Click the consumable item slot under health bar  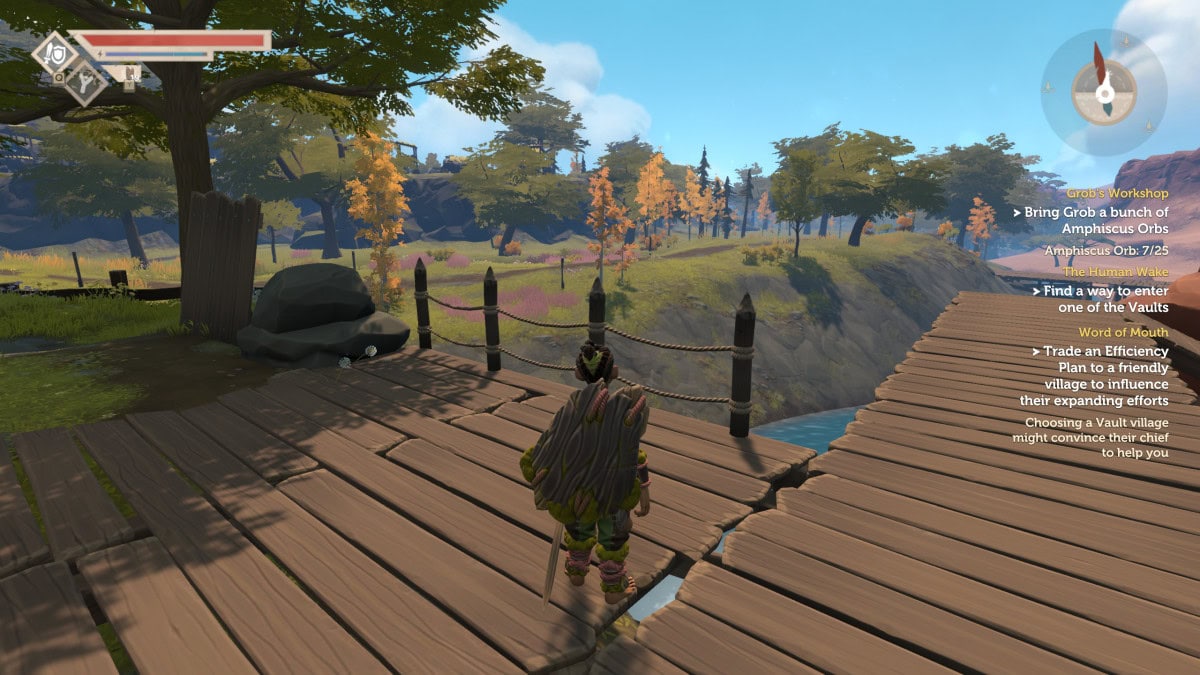[x=128, y=74]
